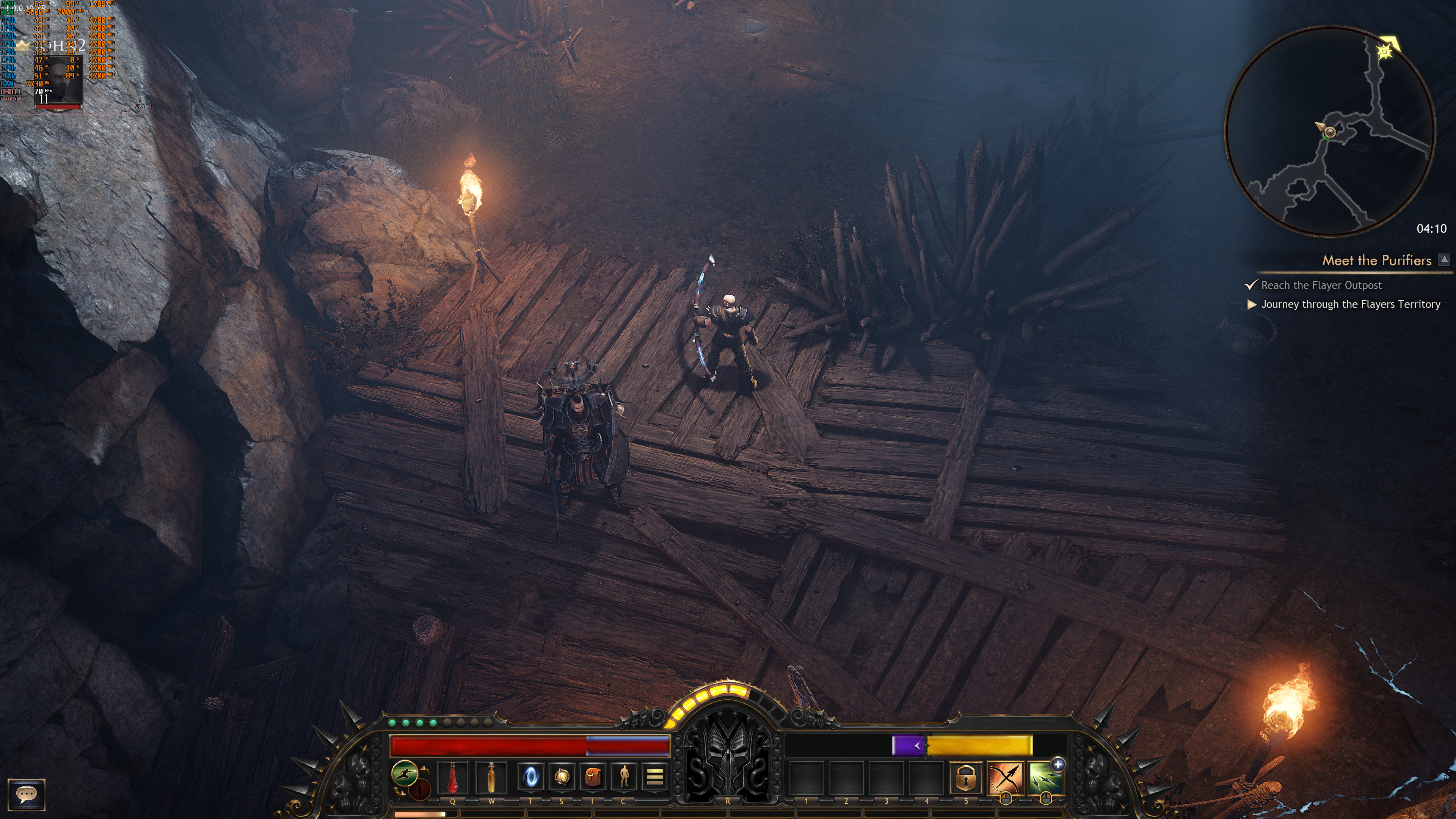Screen dimensions: 1456x819
Task: Open the inventory bag
Action: click(x=592, y=777)
